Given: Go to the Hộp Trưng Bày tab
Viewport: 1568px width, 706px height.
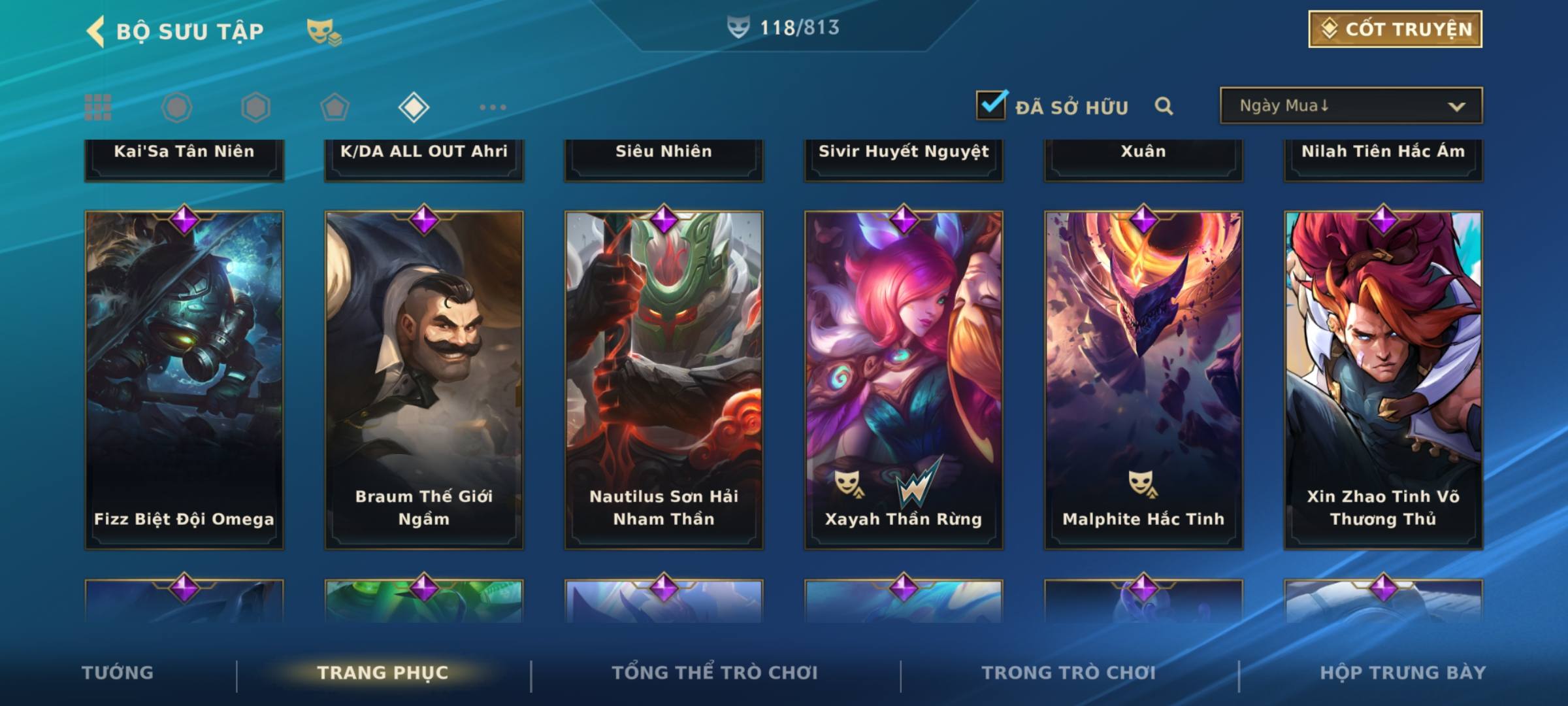Looking at the screenshot, I should (x=1403, y=673).
